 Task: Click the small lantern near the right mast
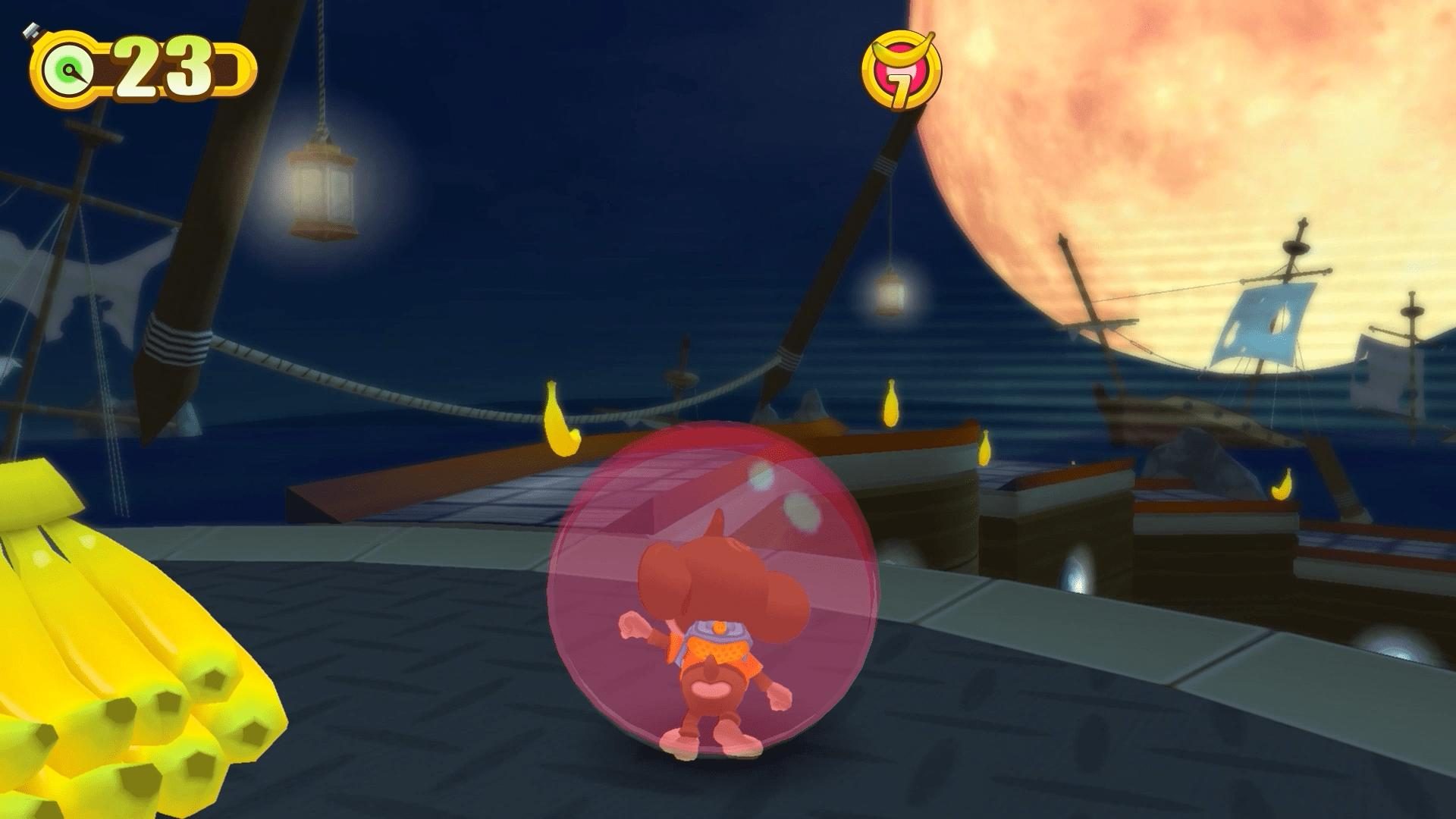[x=887, y=296]
